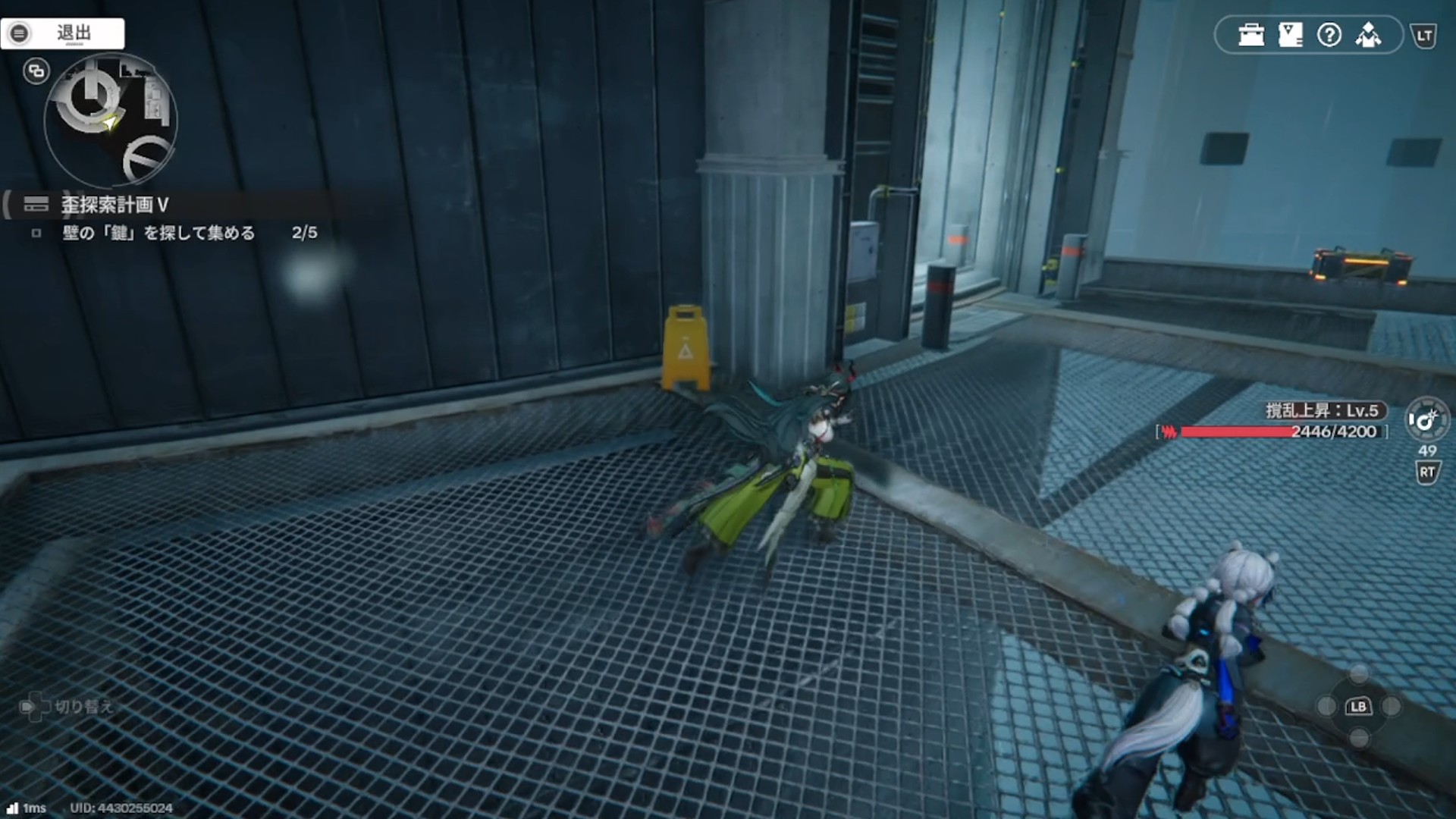Open the diamond-and-envelope icon in top bar
Viewport: 1456px width, 819px height.
click(1369, 35)
